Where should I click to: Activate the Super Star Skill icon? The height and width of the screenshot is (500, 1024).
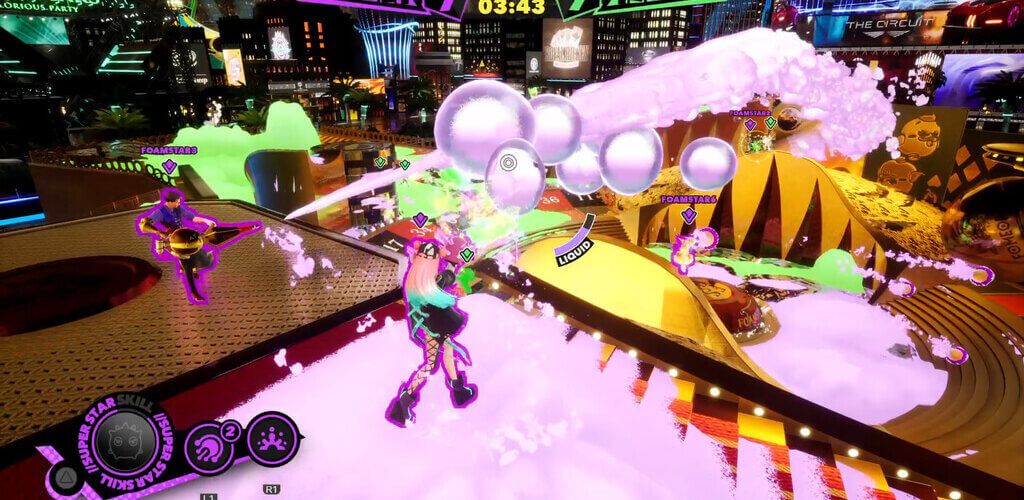[125, 441]
